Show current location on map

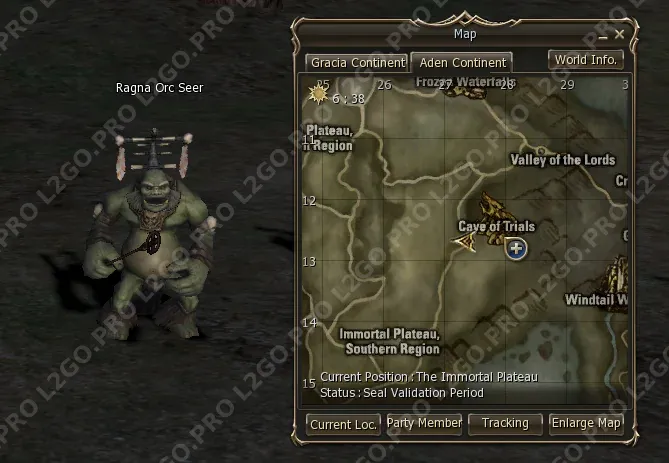pyautogui.click(x=343, y=424)
